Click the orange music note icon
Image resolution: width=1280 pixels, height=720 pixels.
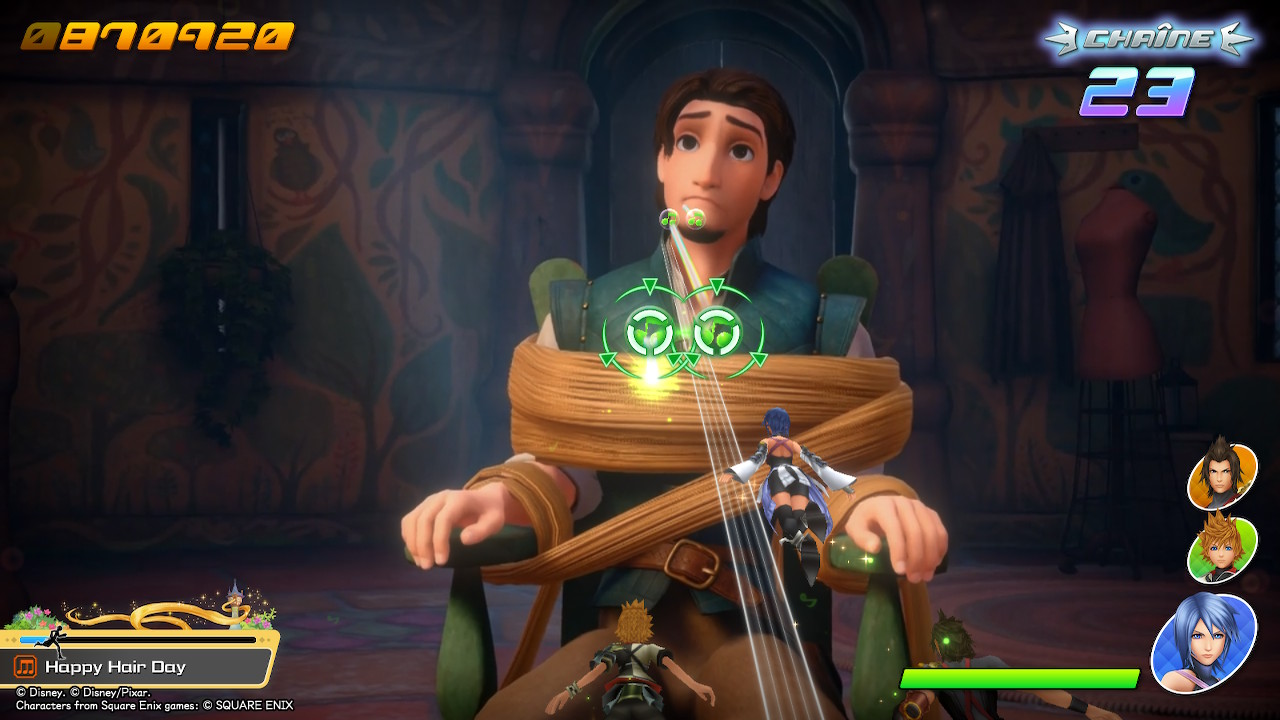coord(26,667)
